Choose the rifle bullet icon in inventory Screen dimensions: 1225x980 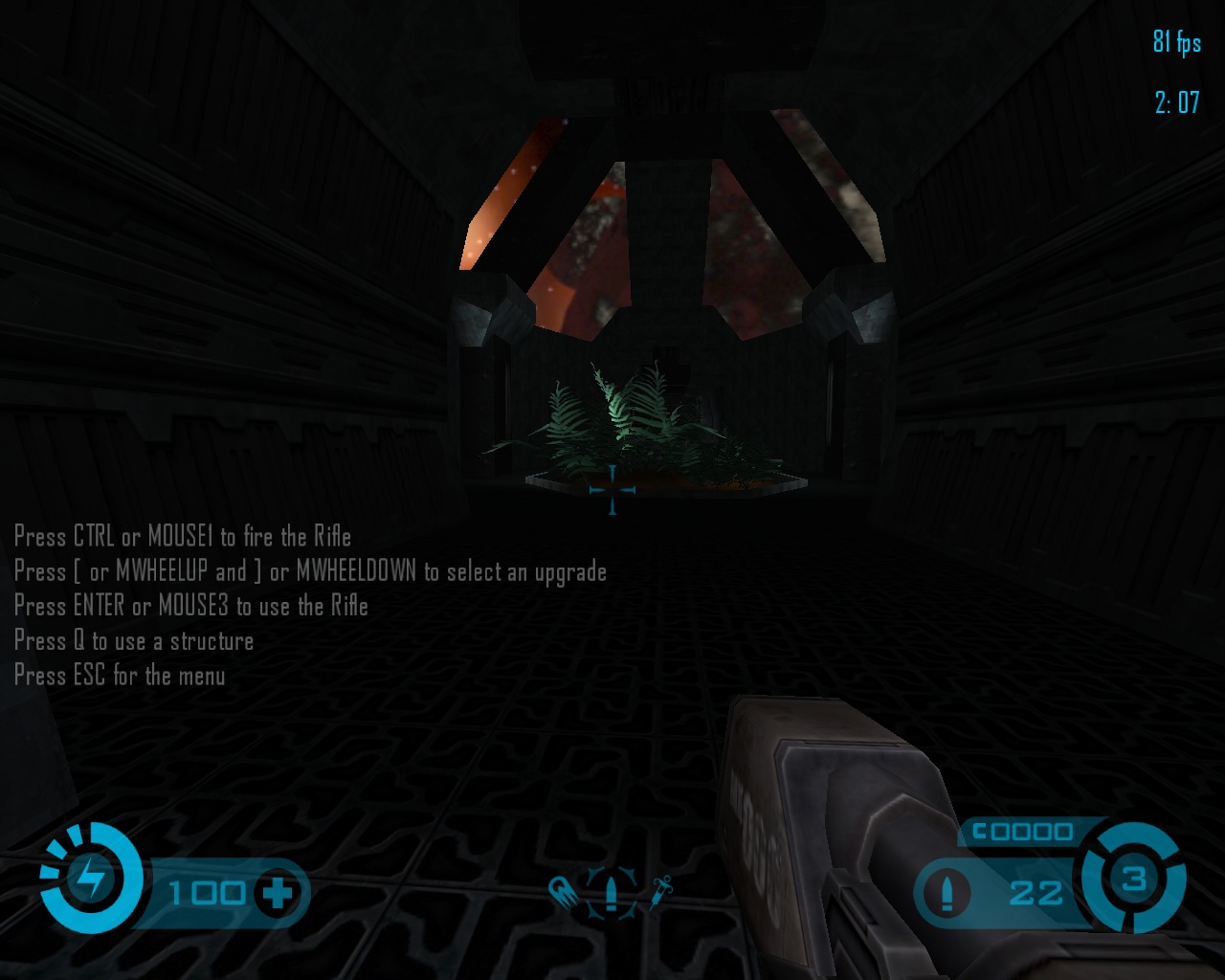click(612, 892)
